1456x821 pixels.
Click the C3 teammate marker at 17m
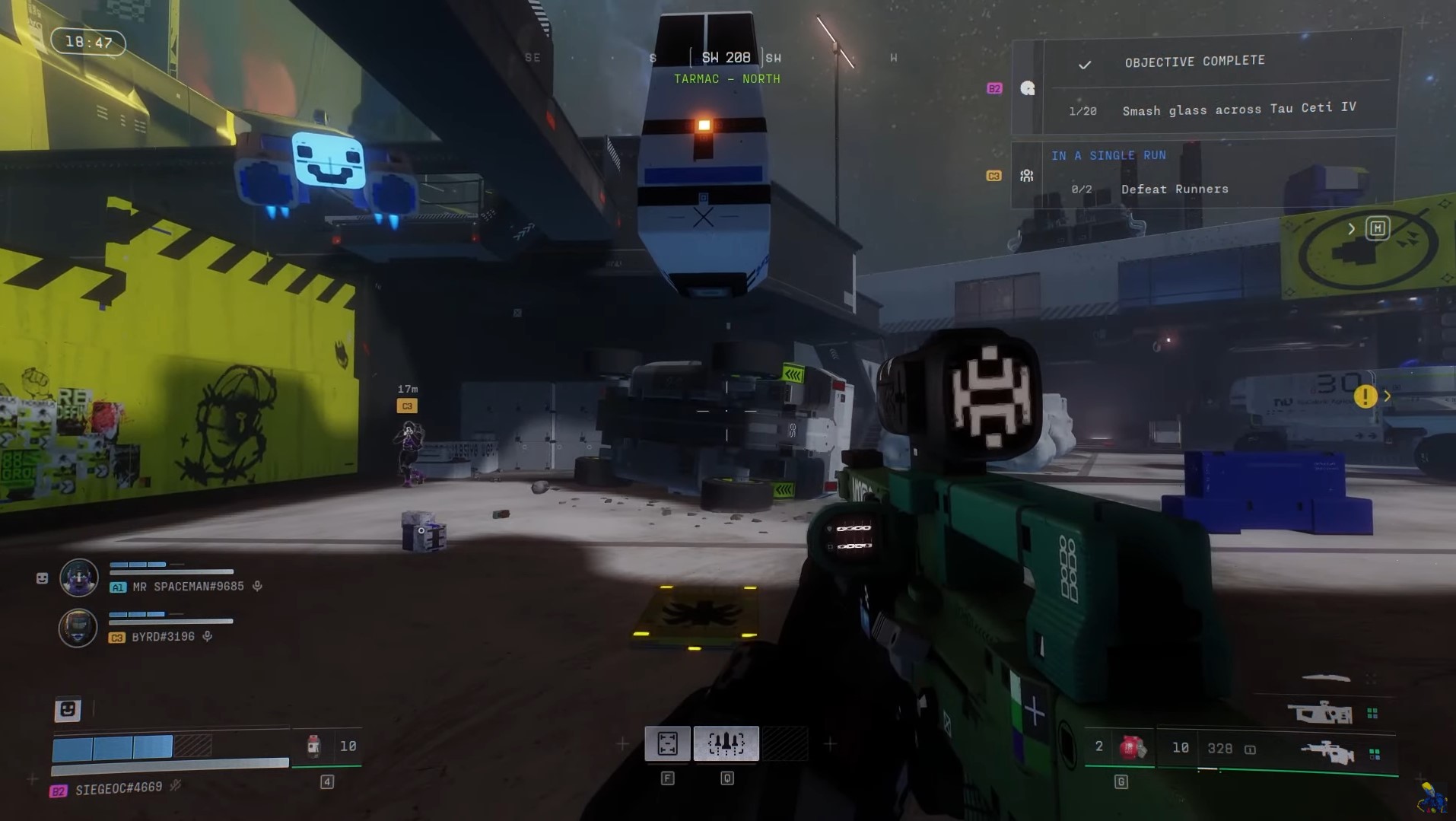[407, 406]
